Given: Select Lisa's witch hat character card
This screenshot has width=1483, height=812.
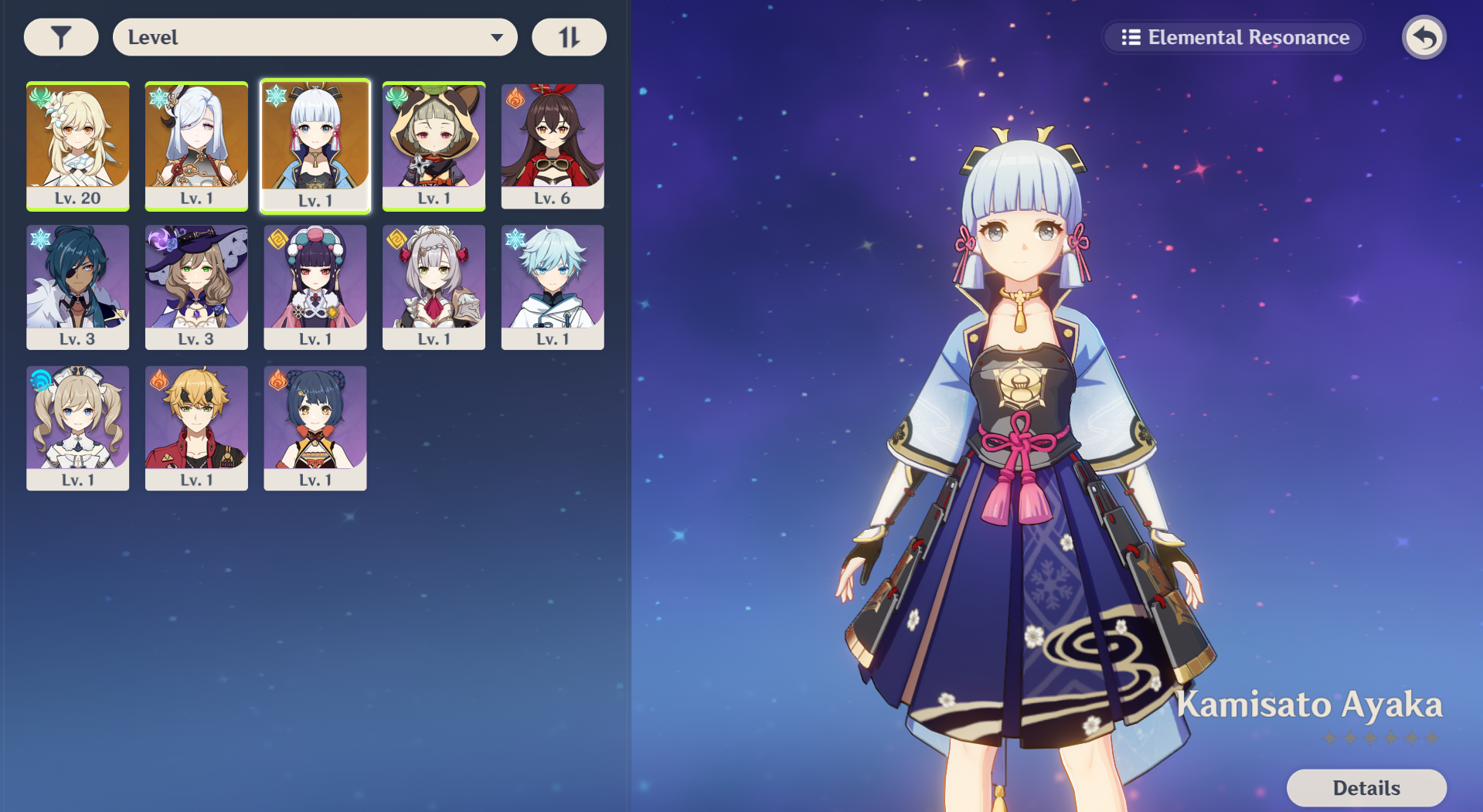Looking at the screenshot, I should [196, 287].
